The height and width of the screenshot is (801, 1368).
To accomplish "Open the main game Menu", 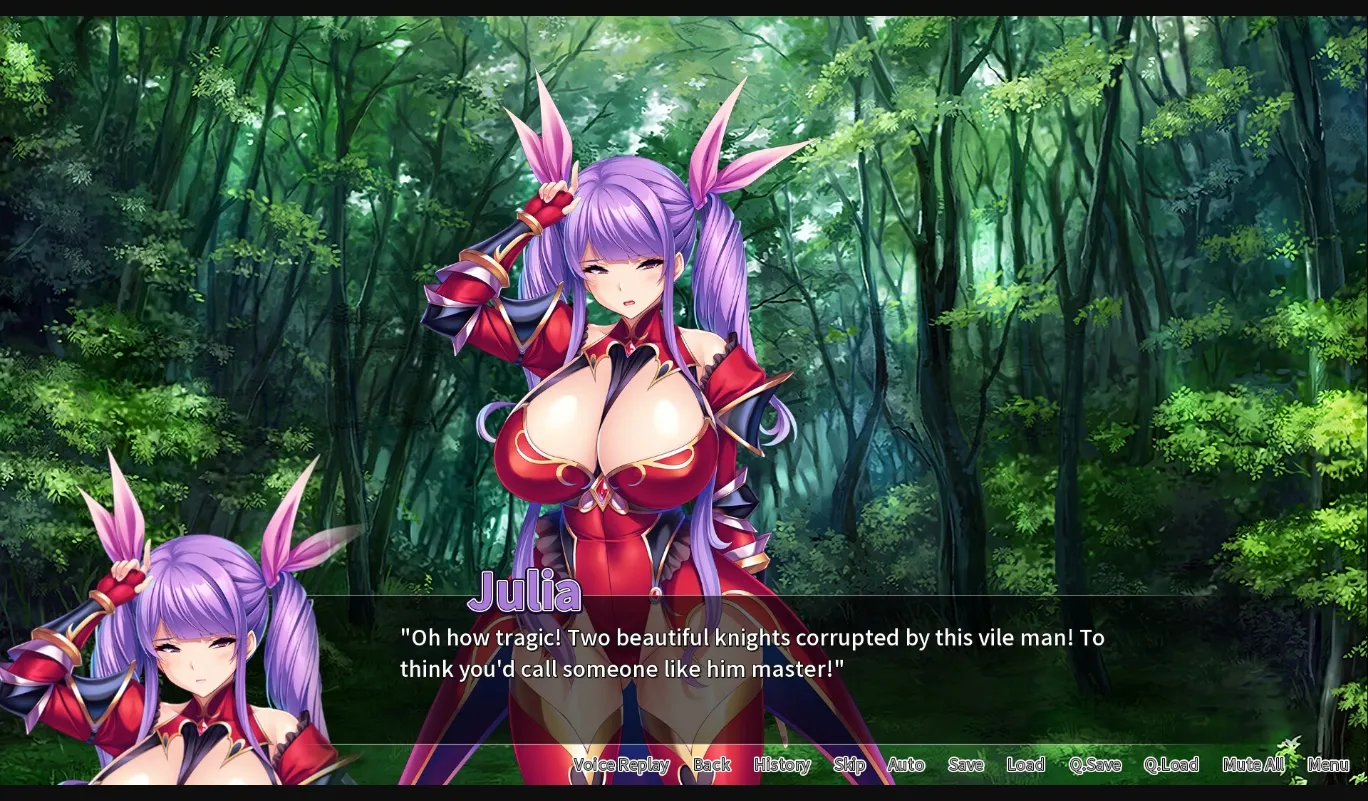I will (1328, 764).
